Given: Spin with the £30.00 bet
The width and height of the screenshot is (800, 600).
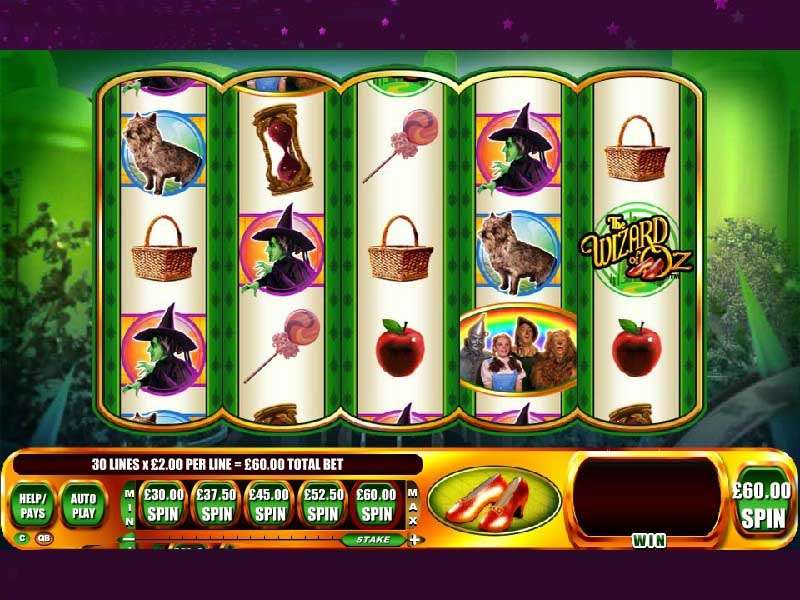Looking at the screenshot, I should point(160,503).
